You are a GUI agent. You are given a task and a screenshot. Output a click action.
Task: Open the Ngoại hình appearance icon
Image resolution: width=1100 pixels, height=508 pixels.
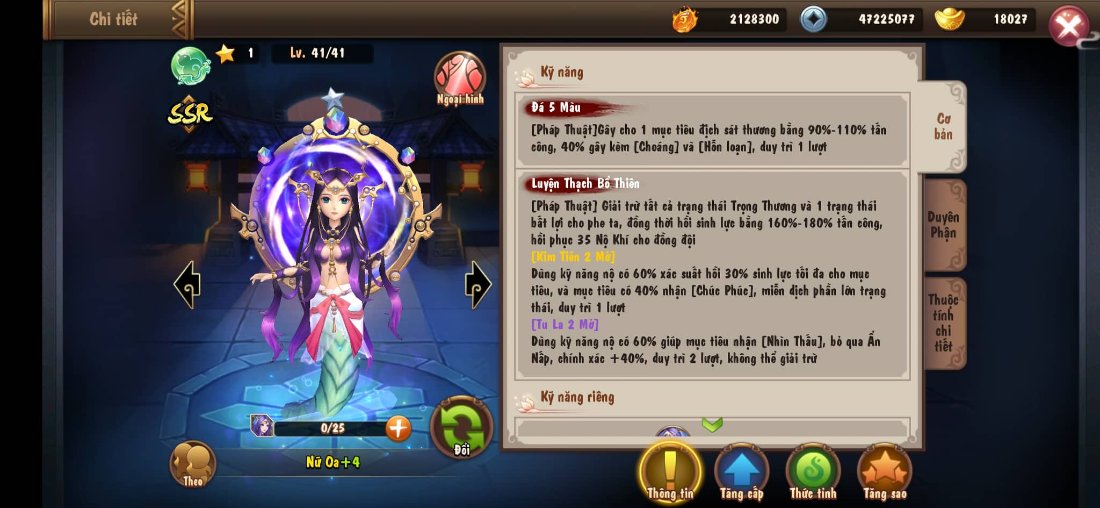click(x=460, y=78)
